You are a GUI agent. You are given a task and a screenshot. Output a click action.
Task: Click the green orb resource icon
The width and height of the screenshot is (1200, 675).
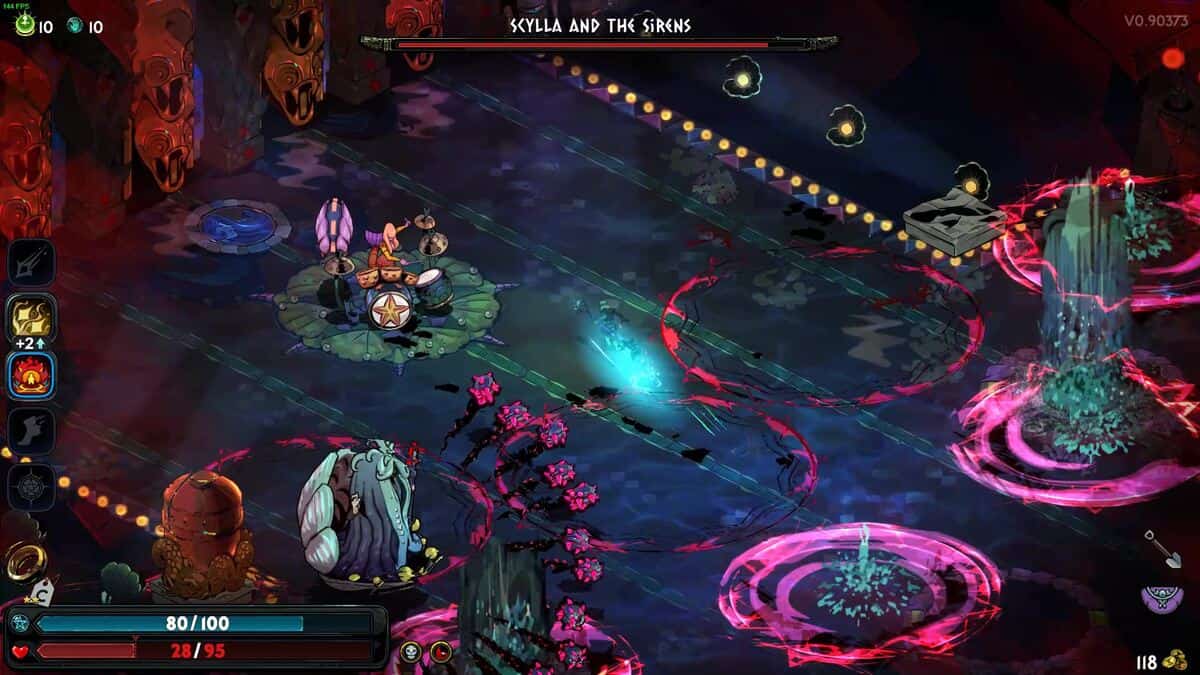(24, 26)
